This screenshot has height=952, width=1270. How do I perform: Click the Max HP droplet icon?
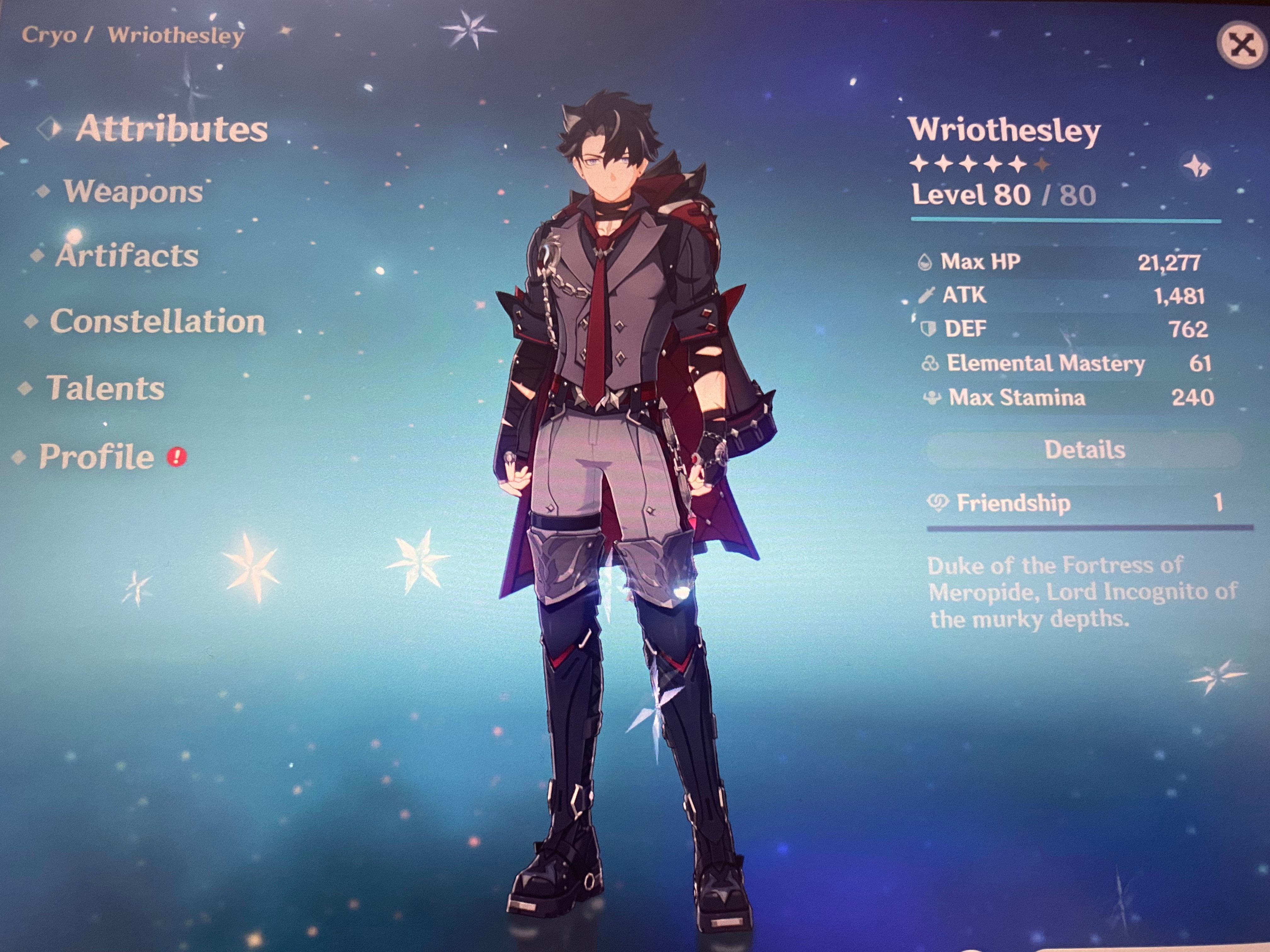925,262
